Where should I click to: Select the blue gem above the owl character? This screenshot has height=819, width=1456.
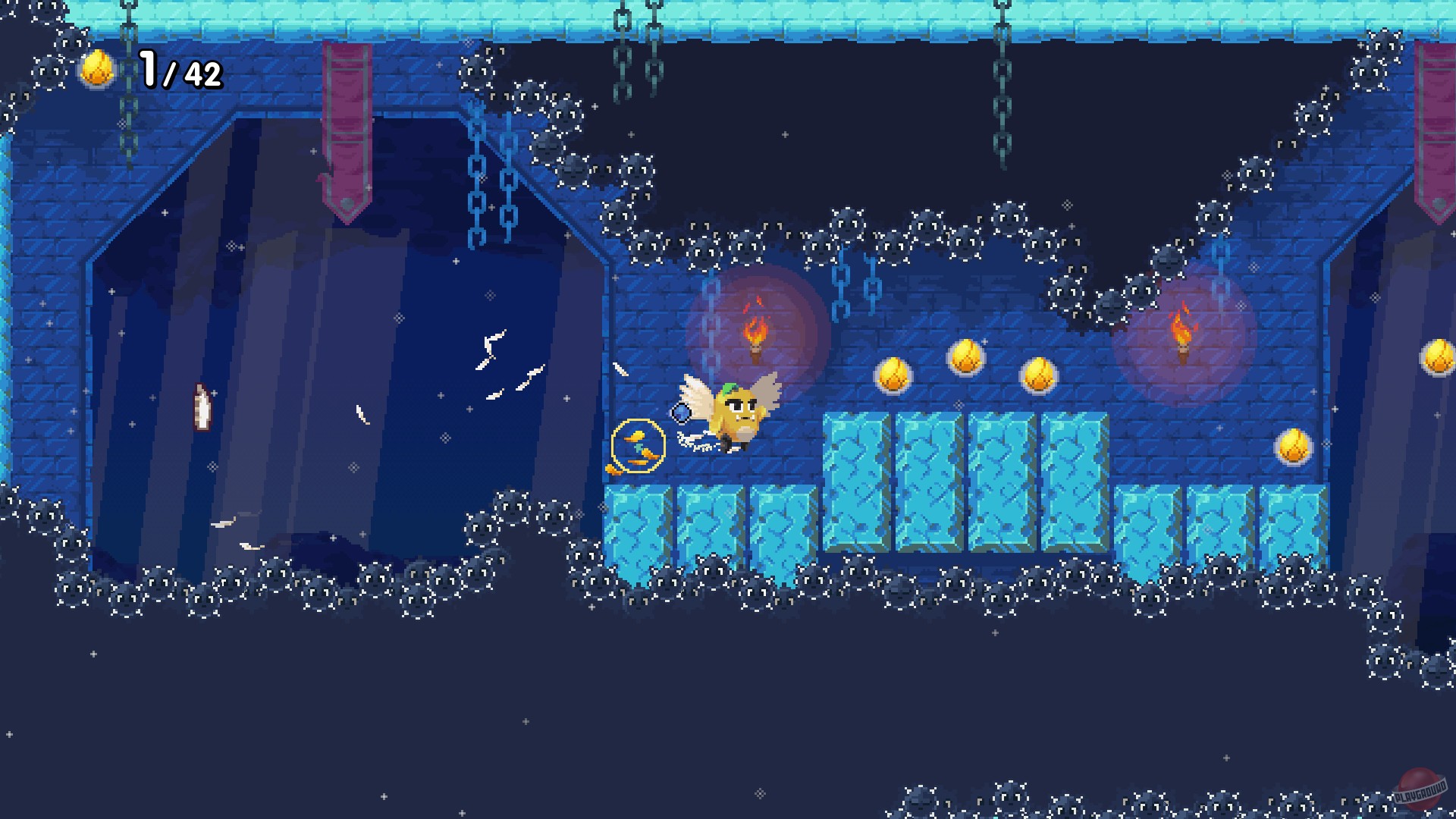[x=682, y=411]
